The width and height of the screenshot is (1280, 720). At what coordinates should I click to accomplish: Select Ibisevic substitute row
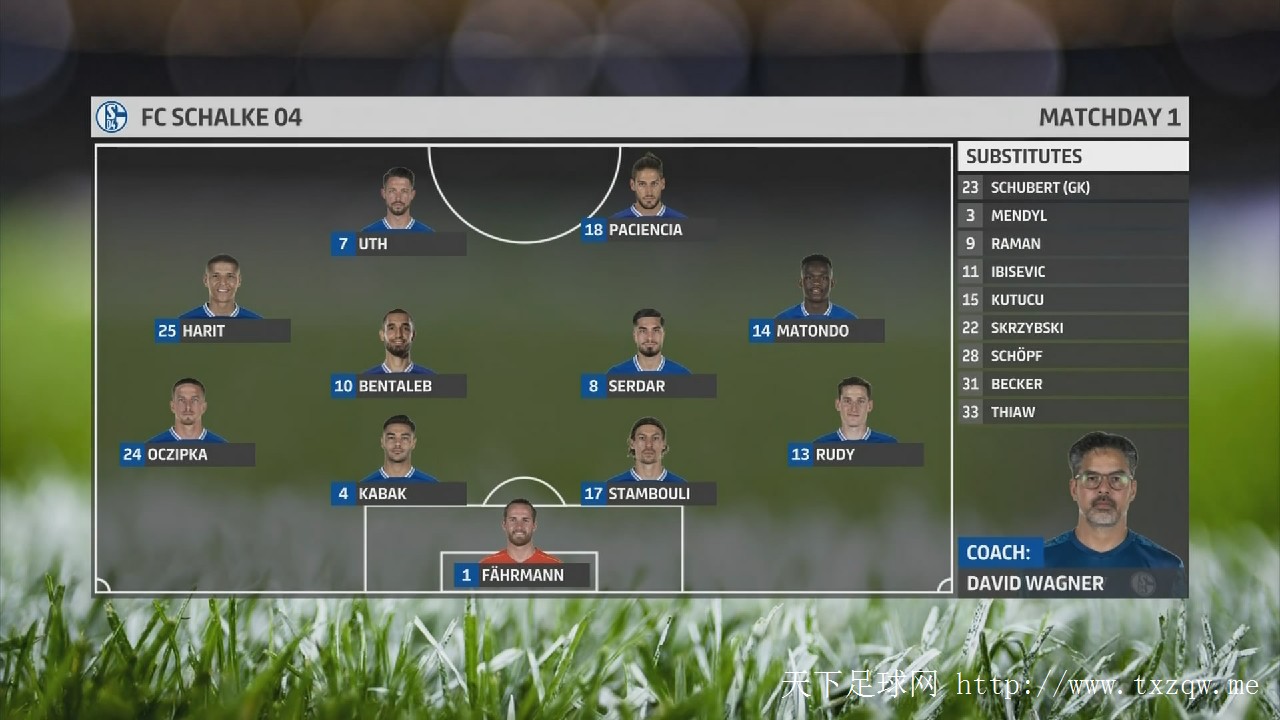click(1073, 272)
